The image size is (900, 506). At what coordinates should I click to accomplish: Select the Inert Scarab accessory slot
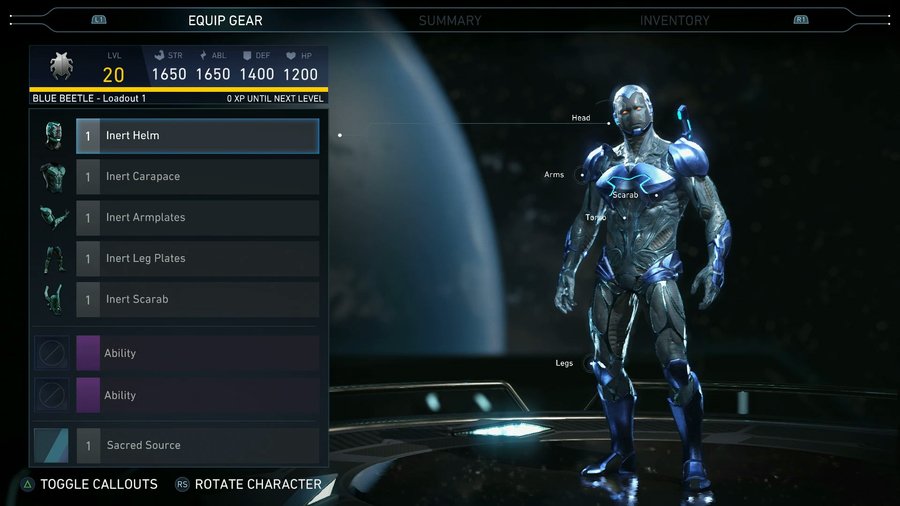point(198,300)
